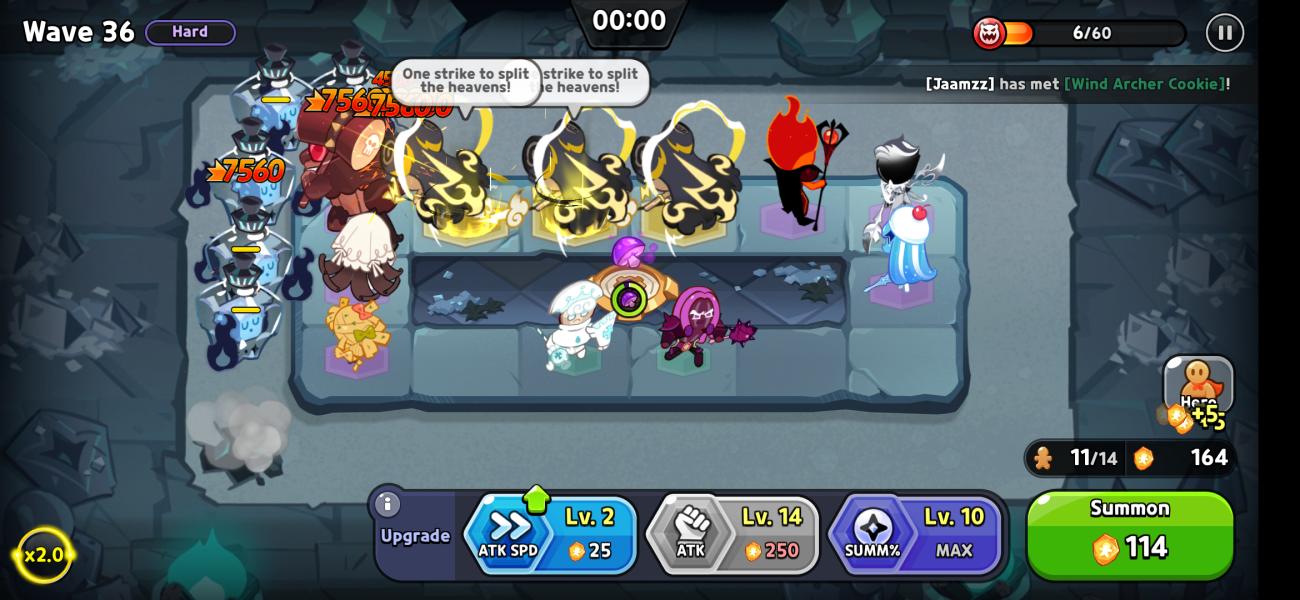Toggle the x2.0 game speed
This screenshot has width=1300, height=600.
coord(44,554)
